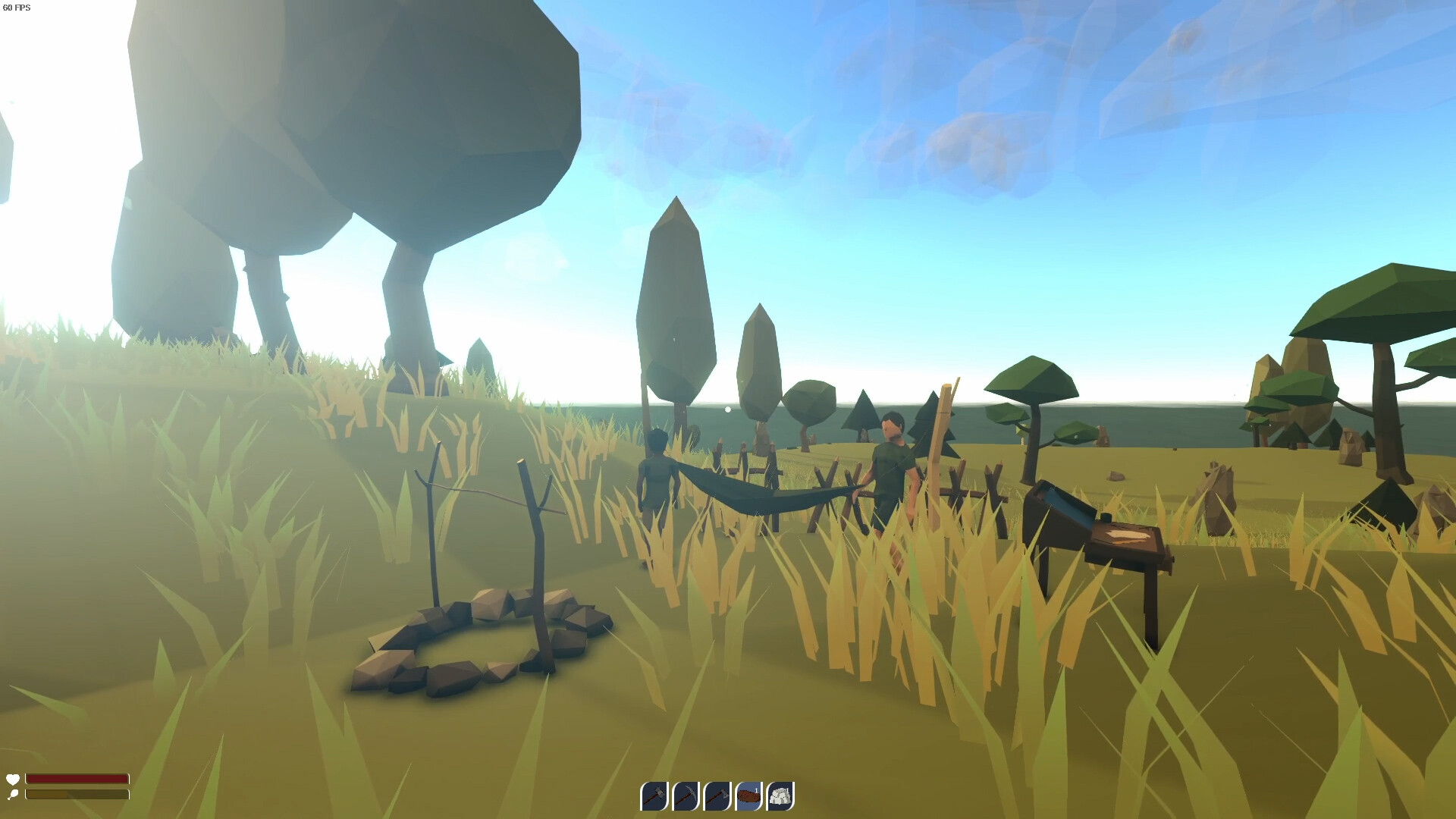
Task: Select the hammer in the first hotbar slot
Action: point(654,796)
